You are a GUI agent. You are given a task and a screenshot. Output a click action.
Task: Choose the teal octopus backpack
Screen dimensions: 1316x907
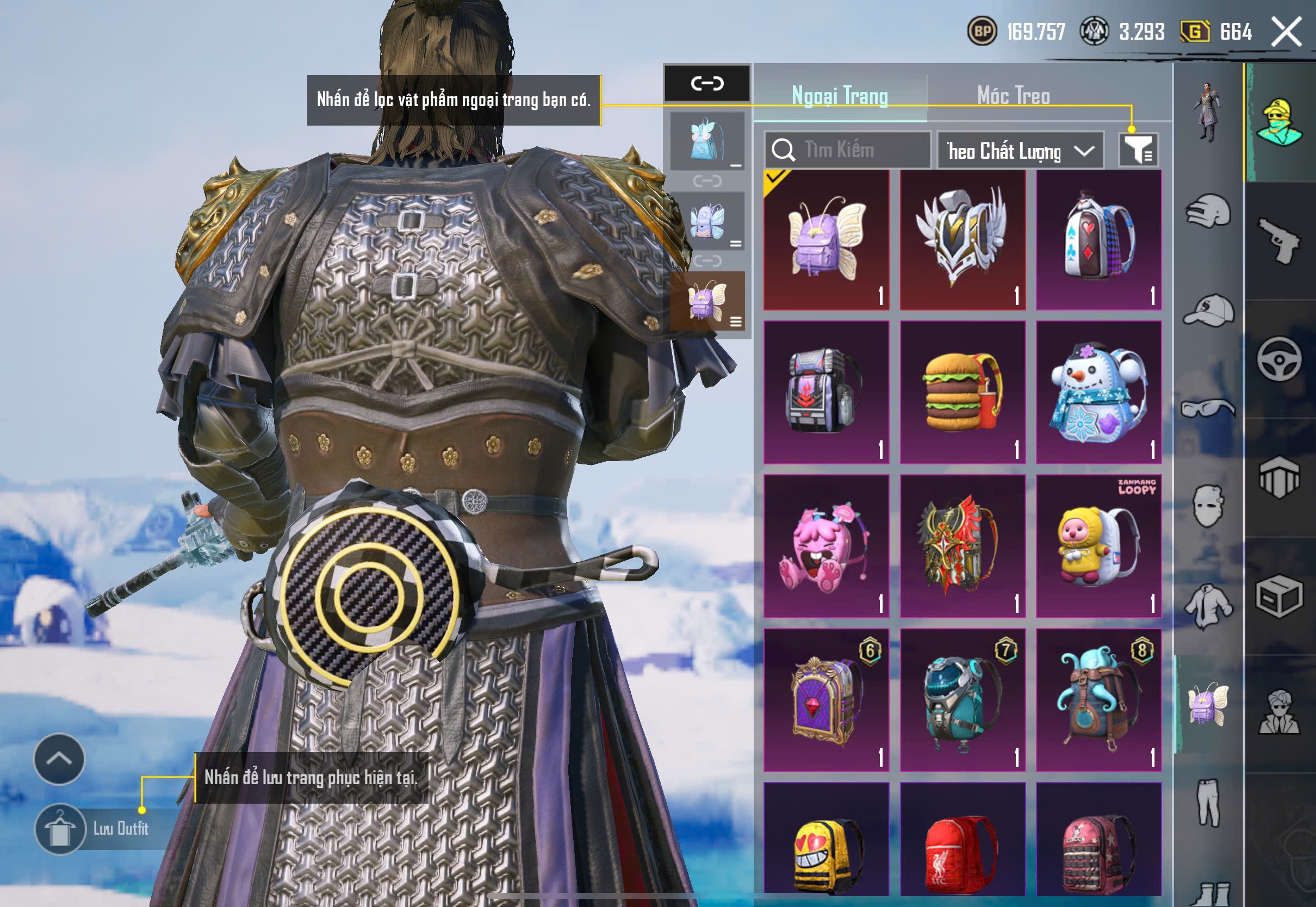(x=1098, y=700)
